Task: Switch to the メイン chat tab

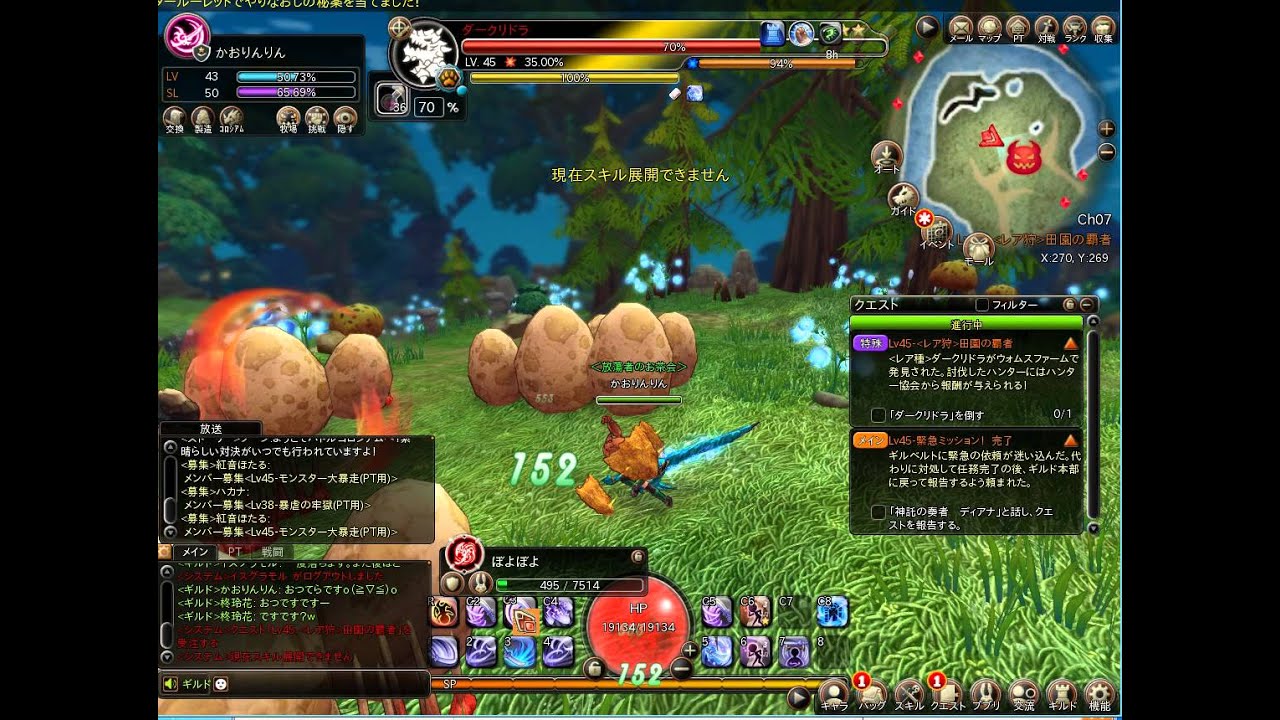Action: 192,551
